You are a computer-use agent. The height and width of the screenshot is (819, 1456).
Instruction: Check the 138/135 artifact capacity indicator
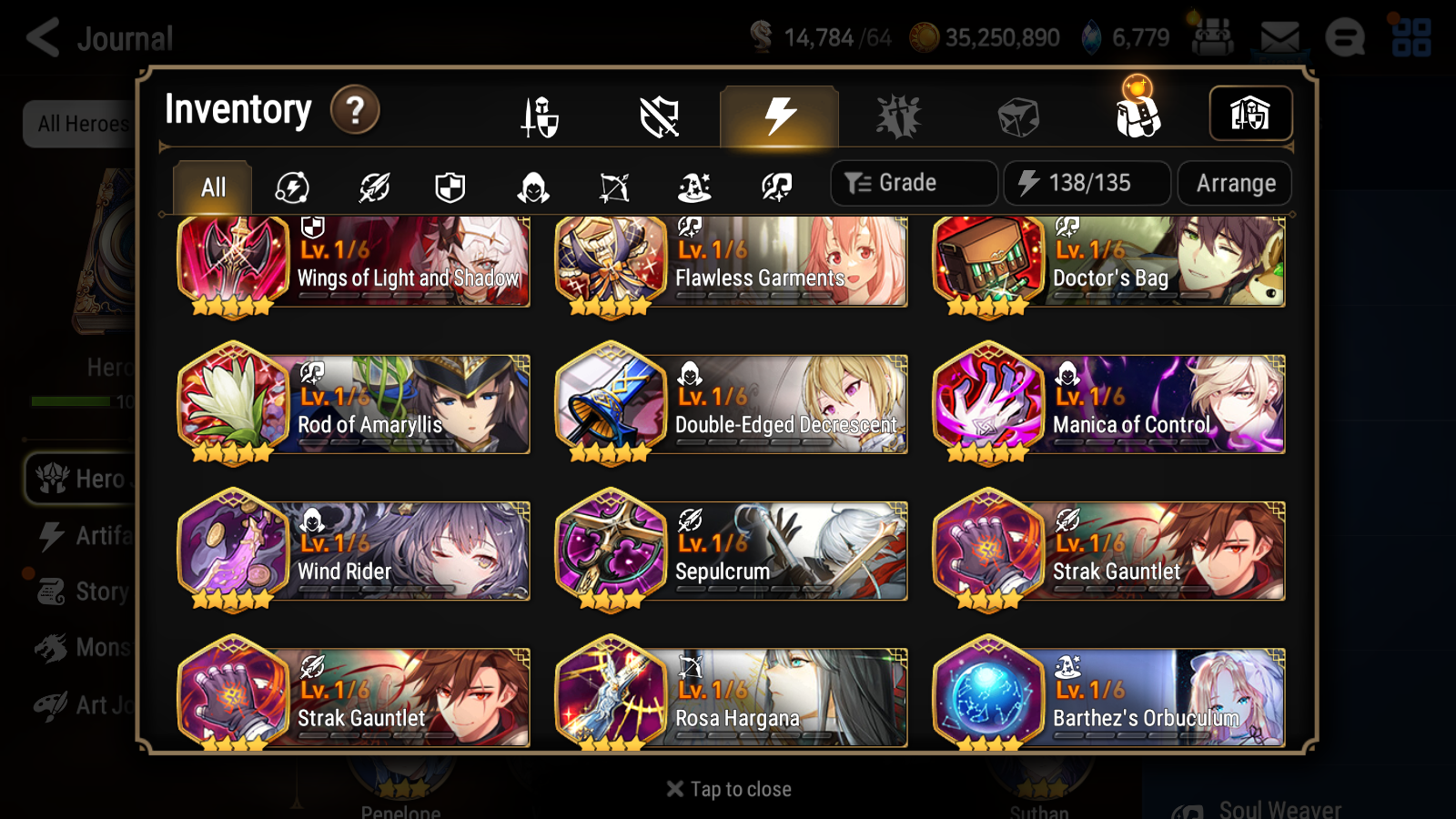click(x=1087, y=183)
